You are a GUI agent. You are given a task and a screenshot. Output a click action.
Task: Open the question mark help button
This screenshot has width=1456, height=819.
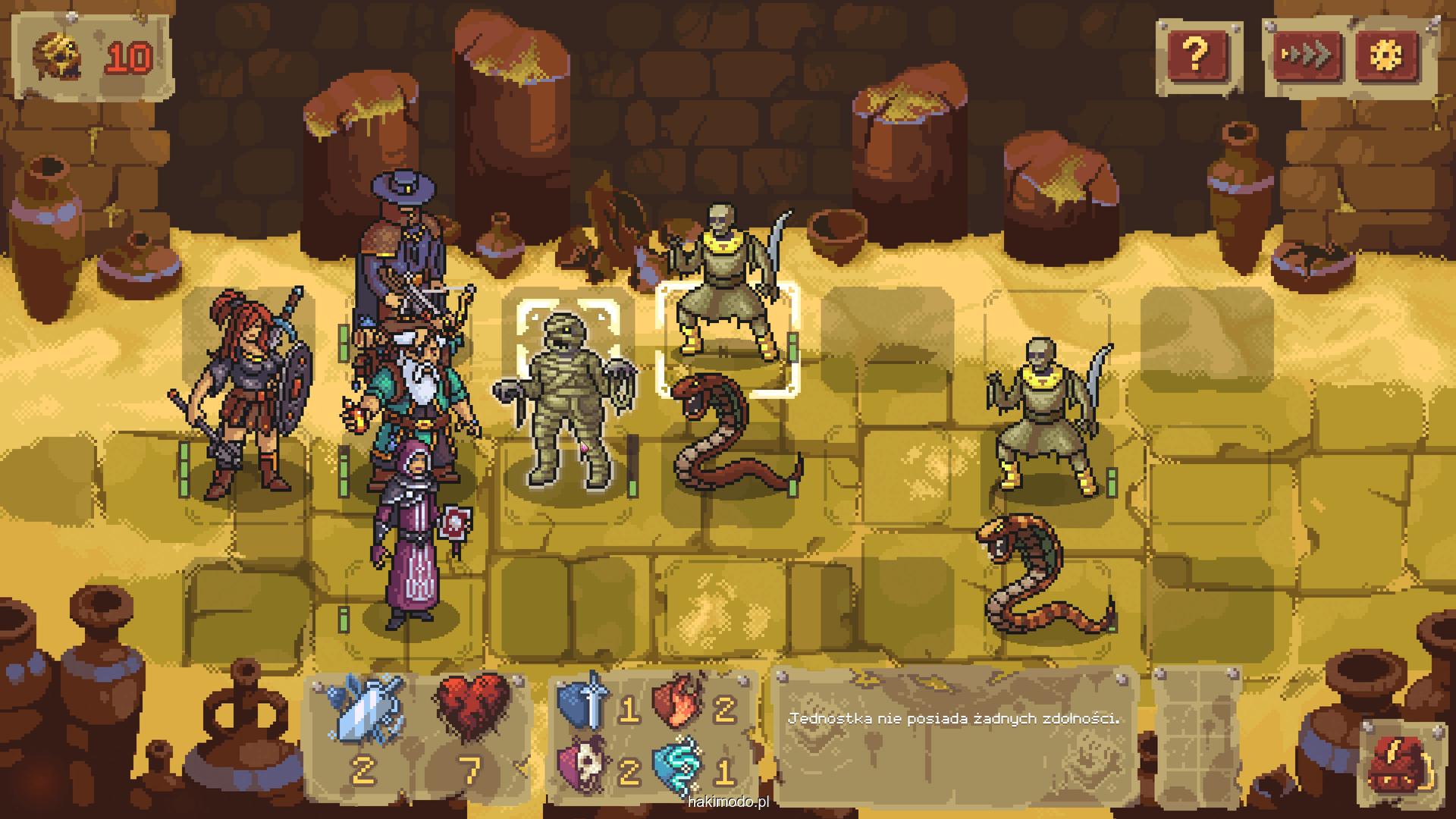[x=1196, y=54]
